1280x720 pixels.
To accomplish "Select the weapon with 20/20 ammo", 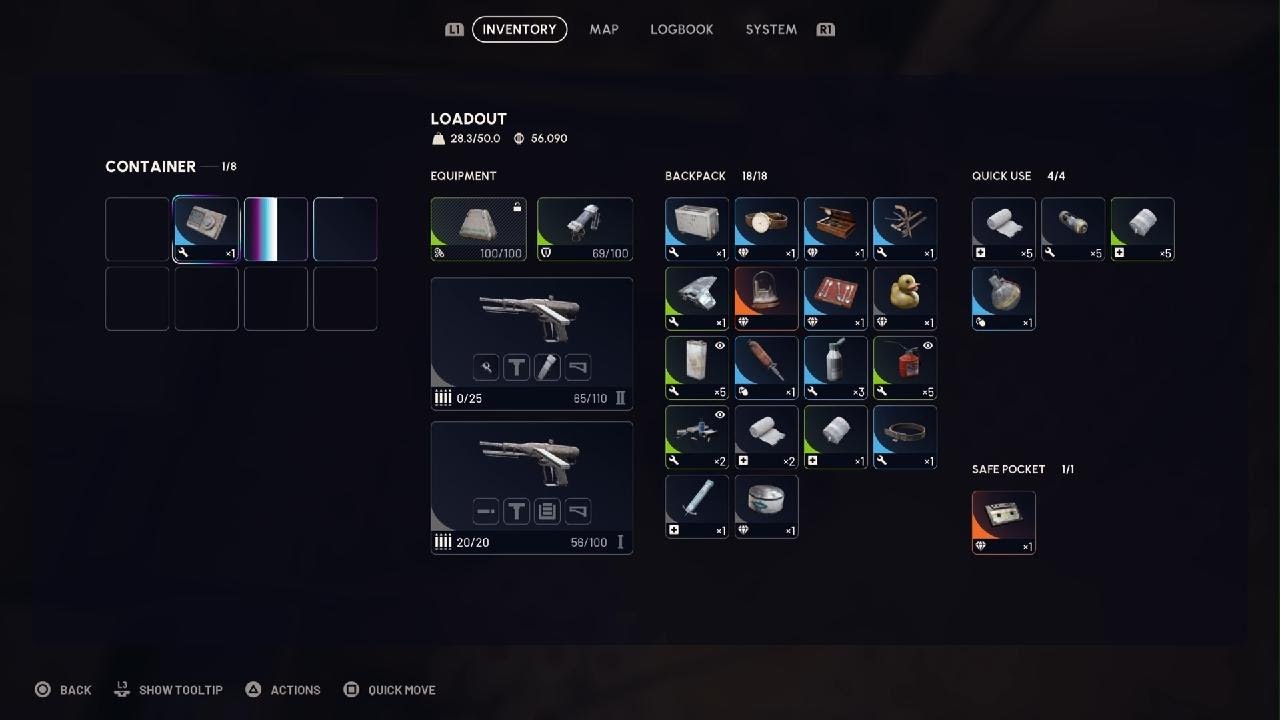I will click(532, 487).
